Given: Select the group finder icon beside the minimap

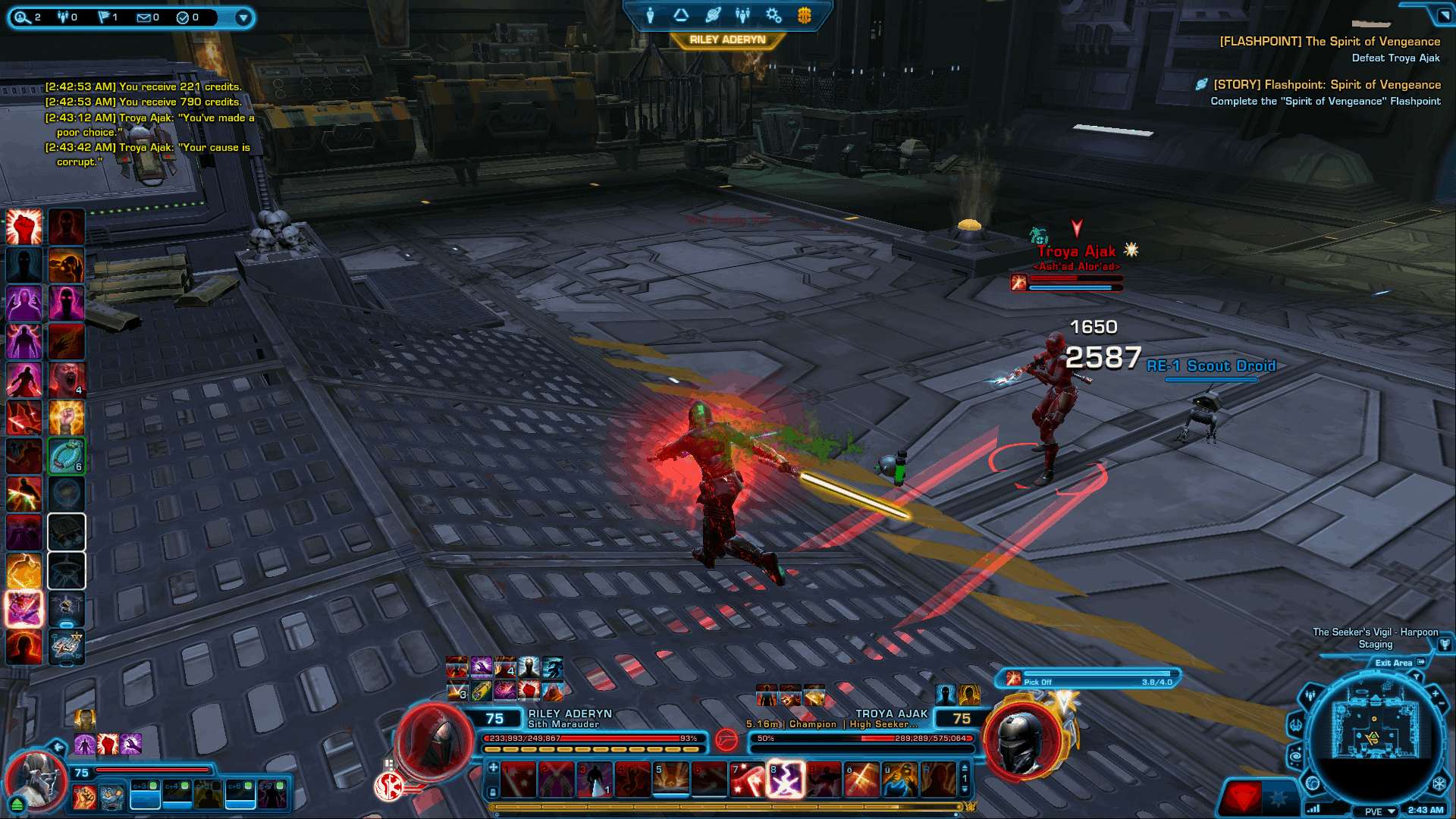Looking at the screenshot, I should click(1310, 695).
